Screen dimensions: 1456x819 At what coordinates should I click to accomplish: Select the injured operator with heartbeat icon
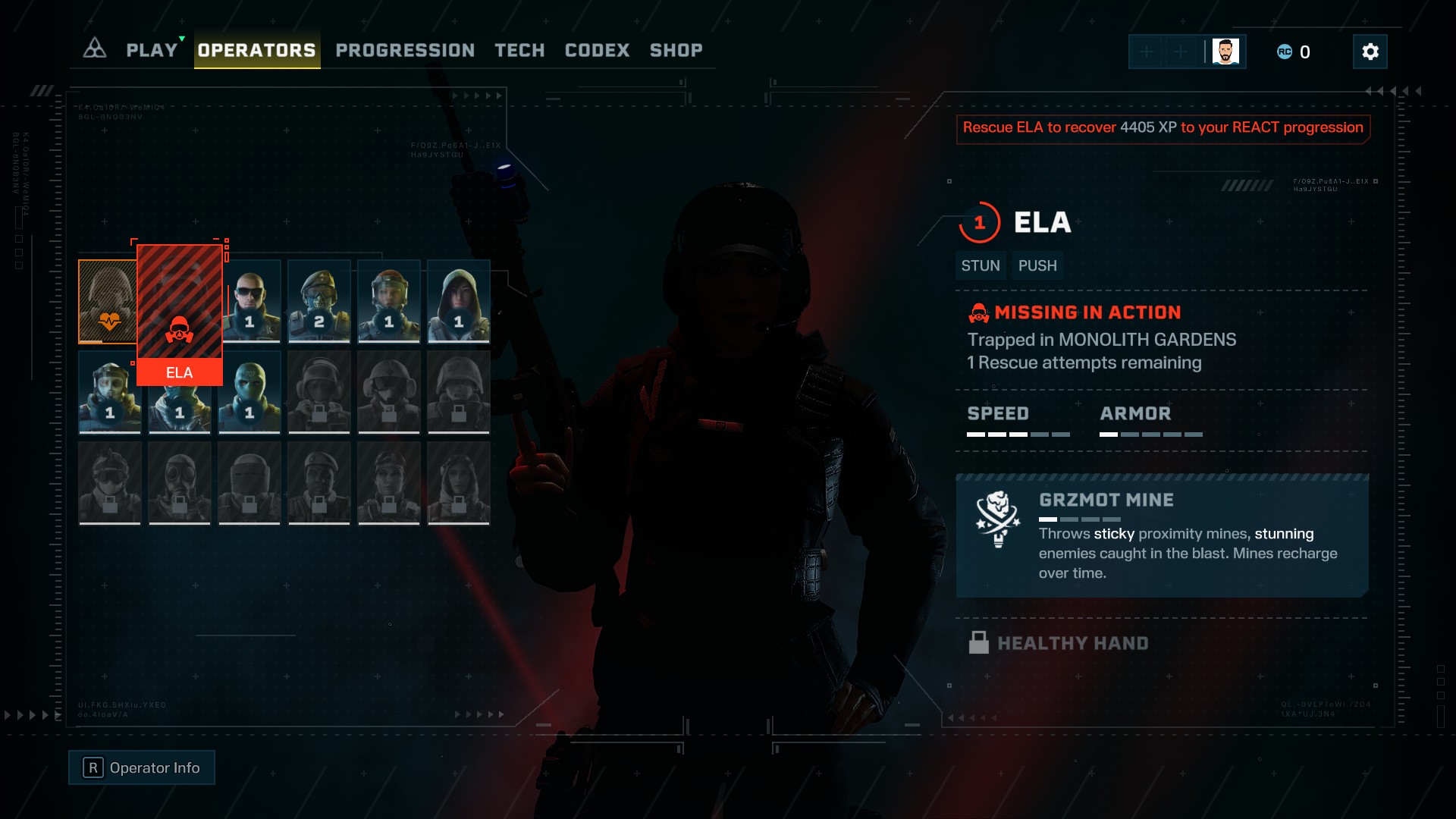107,302
